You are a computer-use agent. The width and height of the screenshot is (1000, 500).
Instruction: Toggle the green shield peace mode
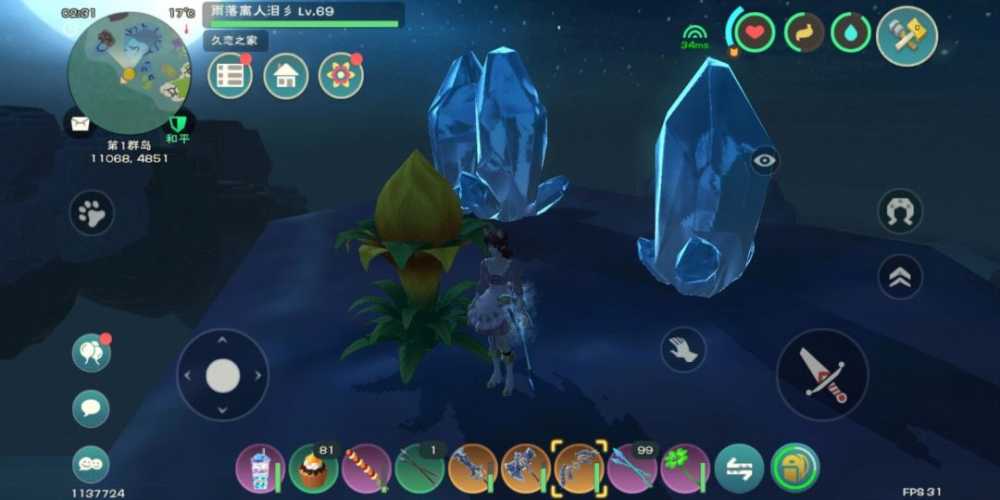click(178, 125)
